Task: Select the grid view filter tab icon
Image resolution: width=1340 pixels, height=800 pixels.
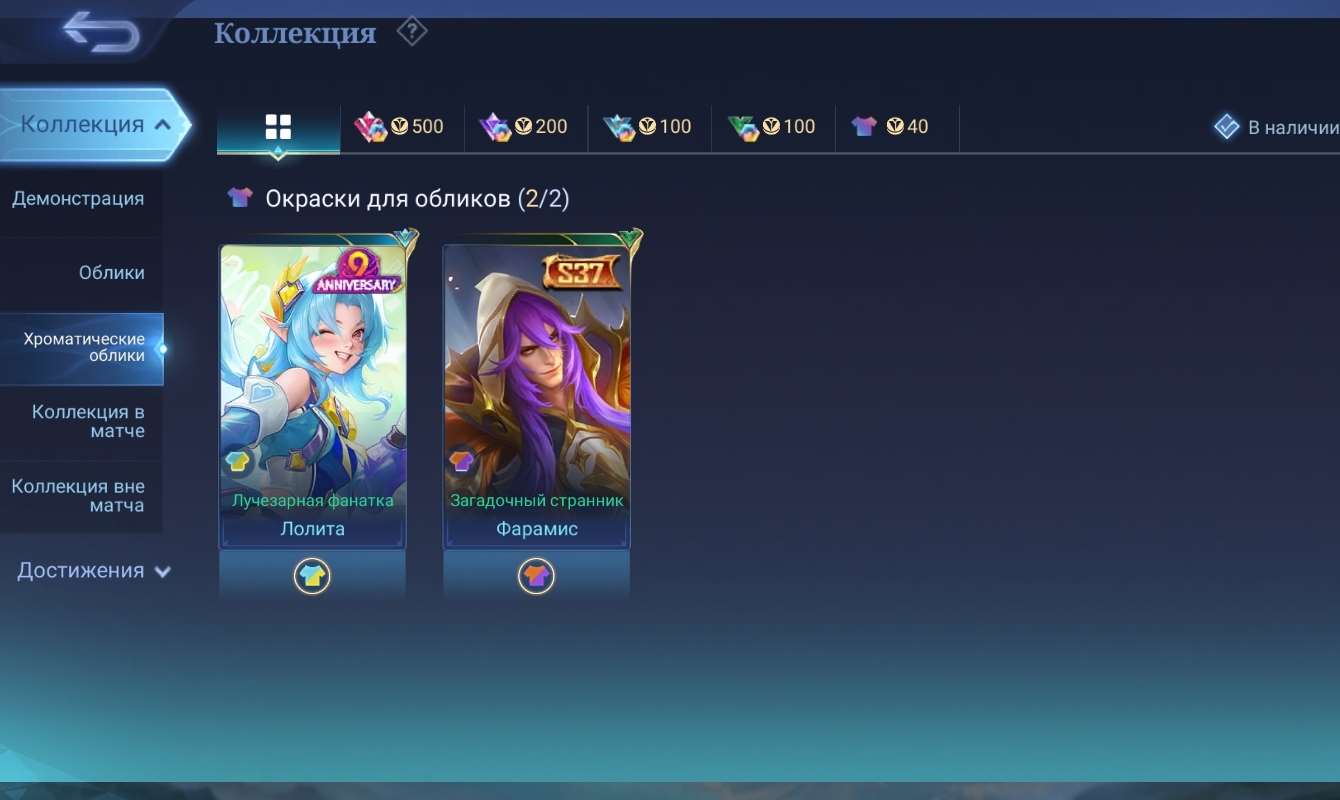Action: click(x=277, y=126)
